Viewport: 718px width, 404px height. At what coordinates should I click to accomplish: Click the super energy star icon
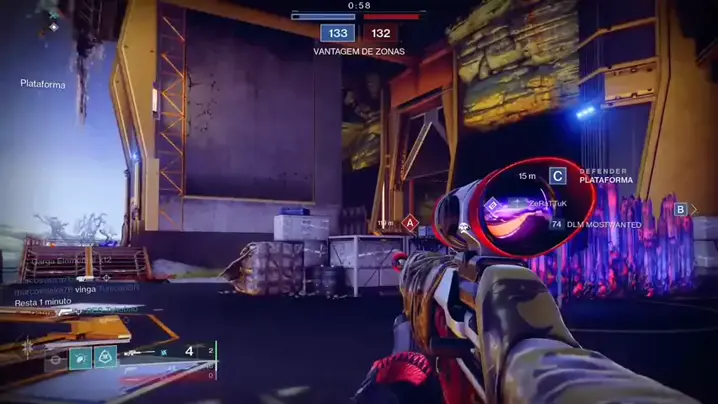[29, 350]
